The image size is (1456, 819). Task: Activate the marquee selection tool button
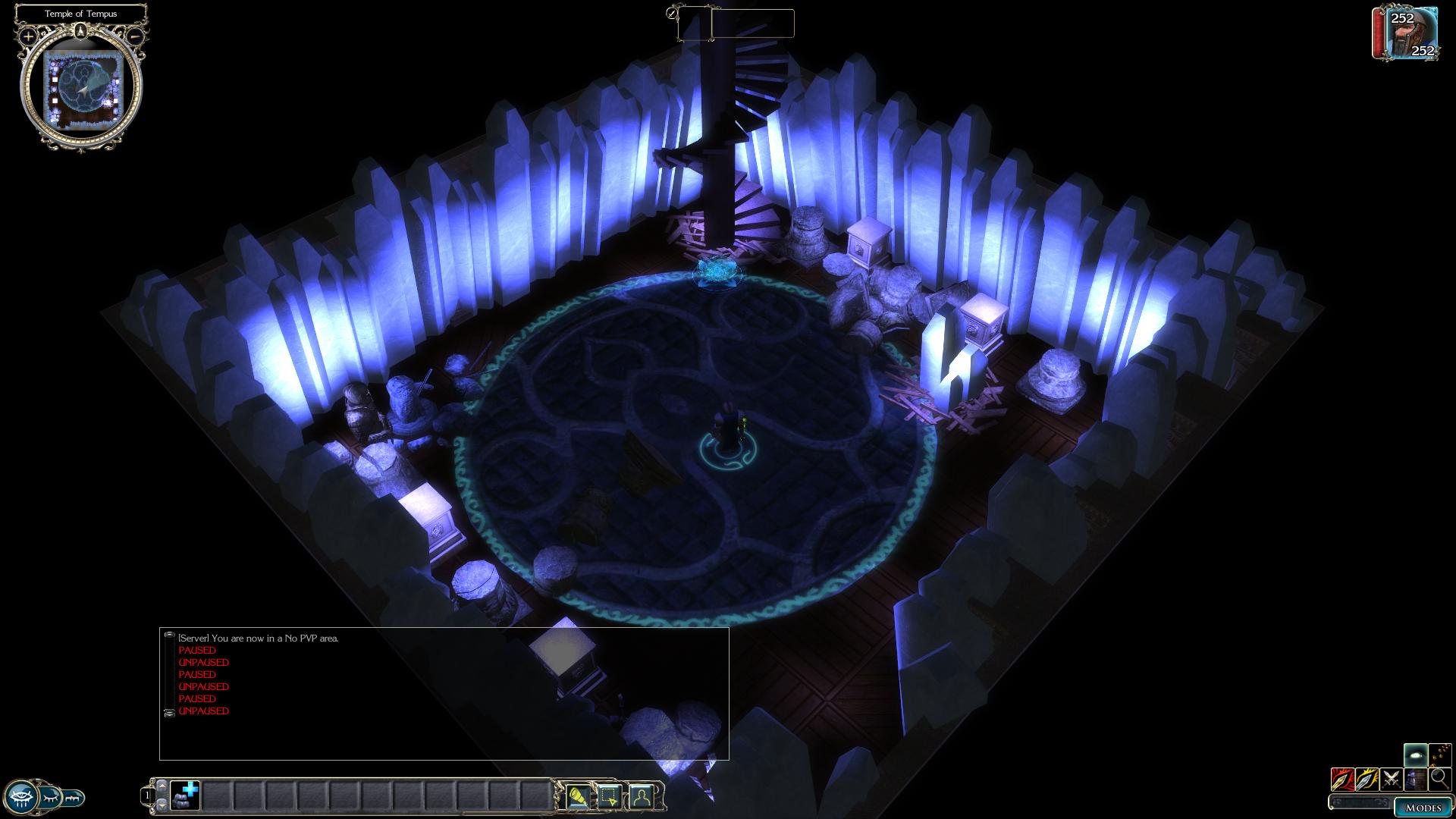pyautogui.click(x=609, y=796)
